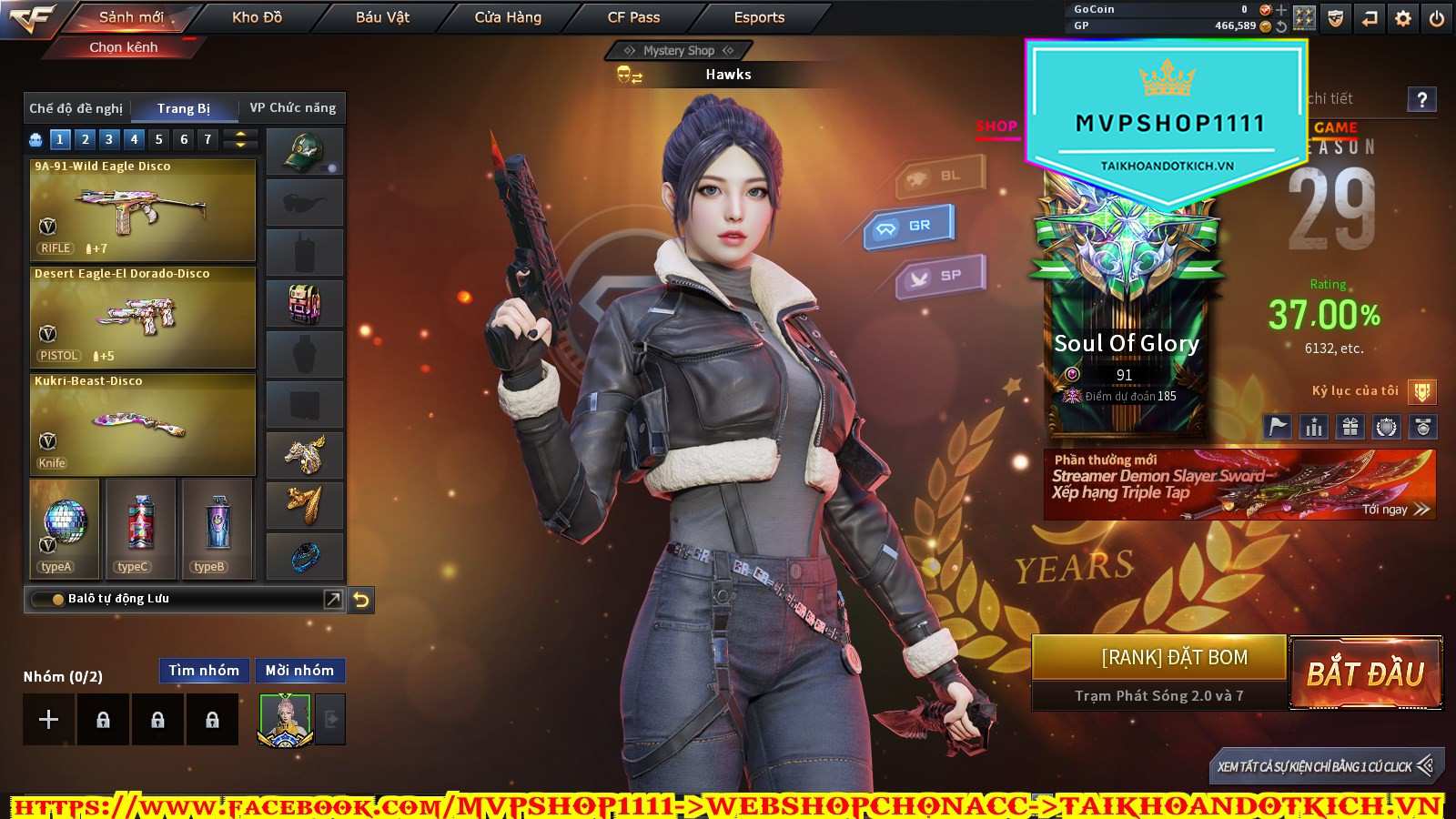The width and height of the screenshot is (1456, 819).
Task: Select the 9A-91-Wild Eagle Disco rifle slot
Action: click(143, 211)
